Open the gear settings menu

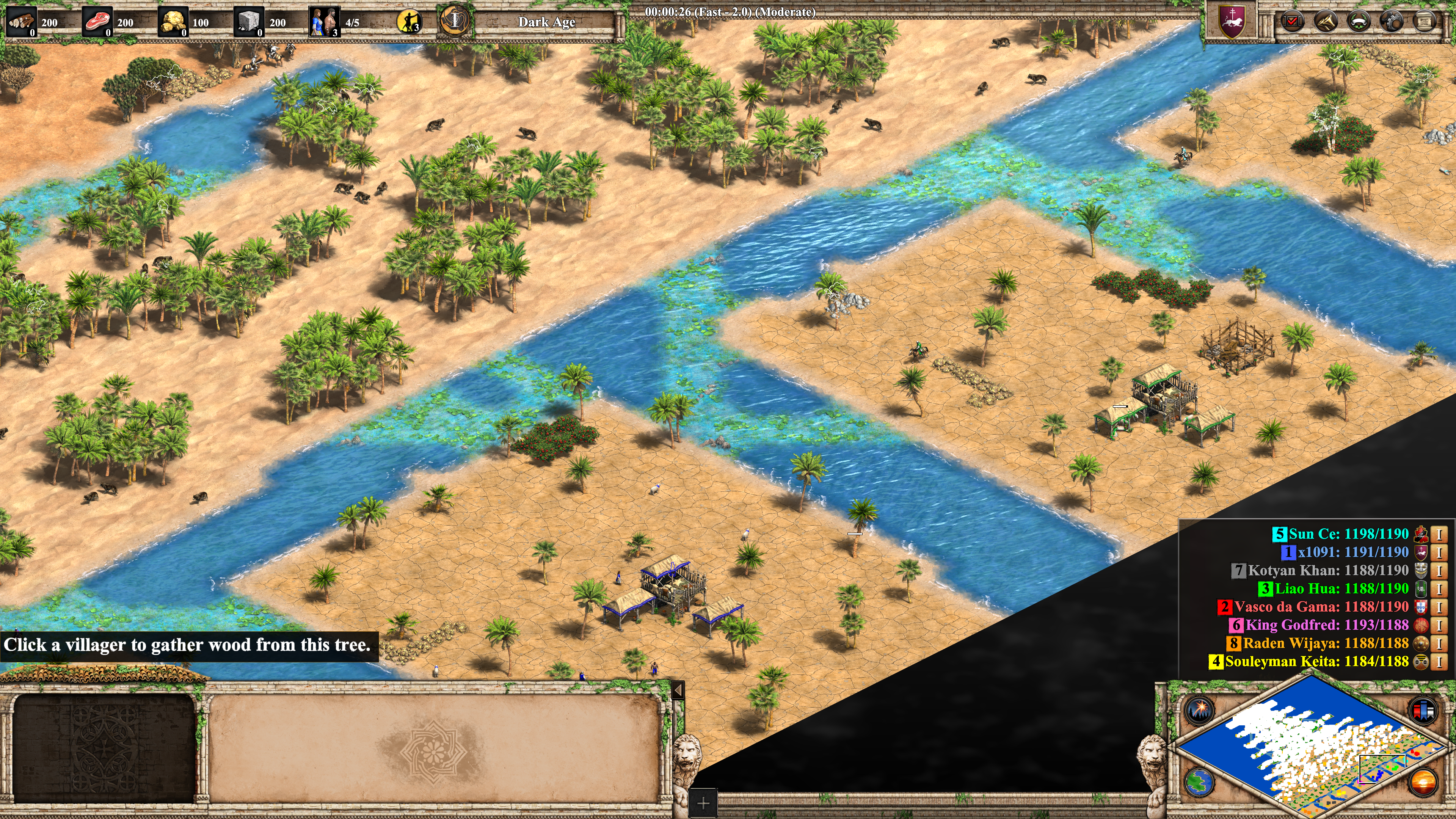click(x=1391, y=22)
